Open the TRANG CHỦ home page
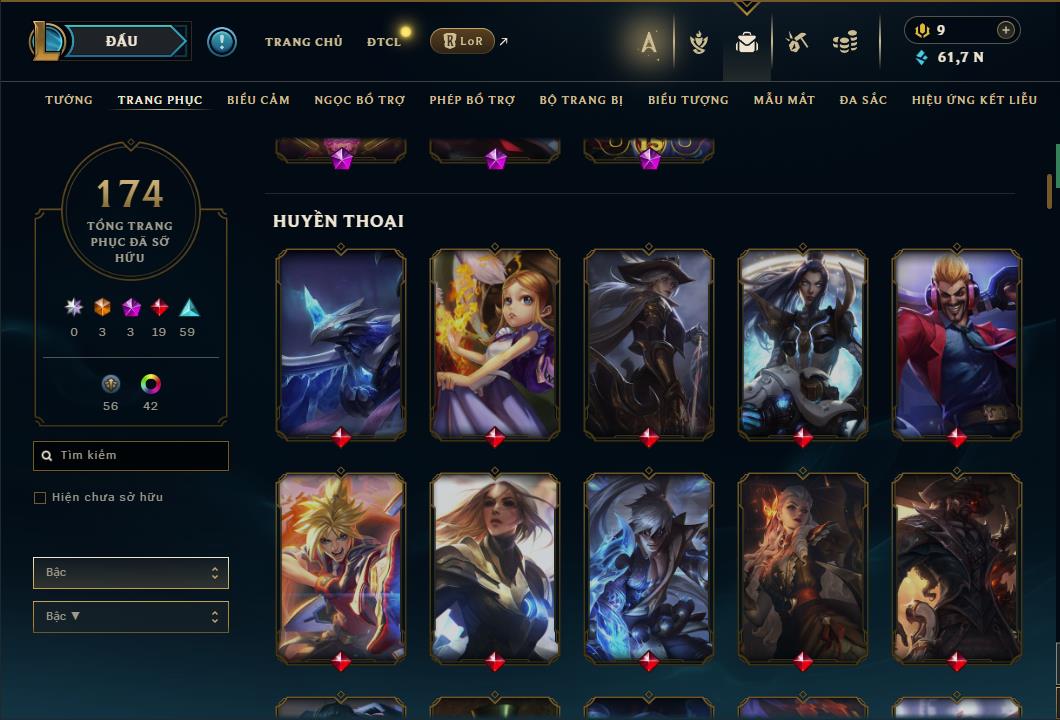 click(303, 42)
